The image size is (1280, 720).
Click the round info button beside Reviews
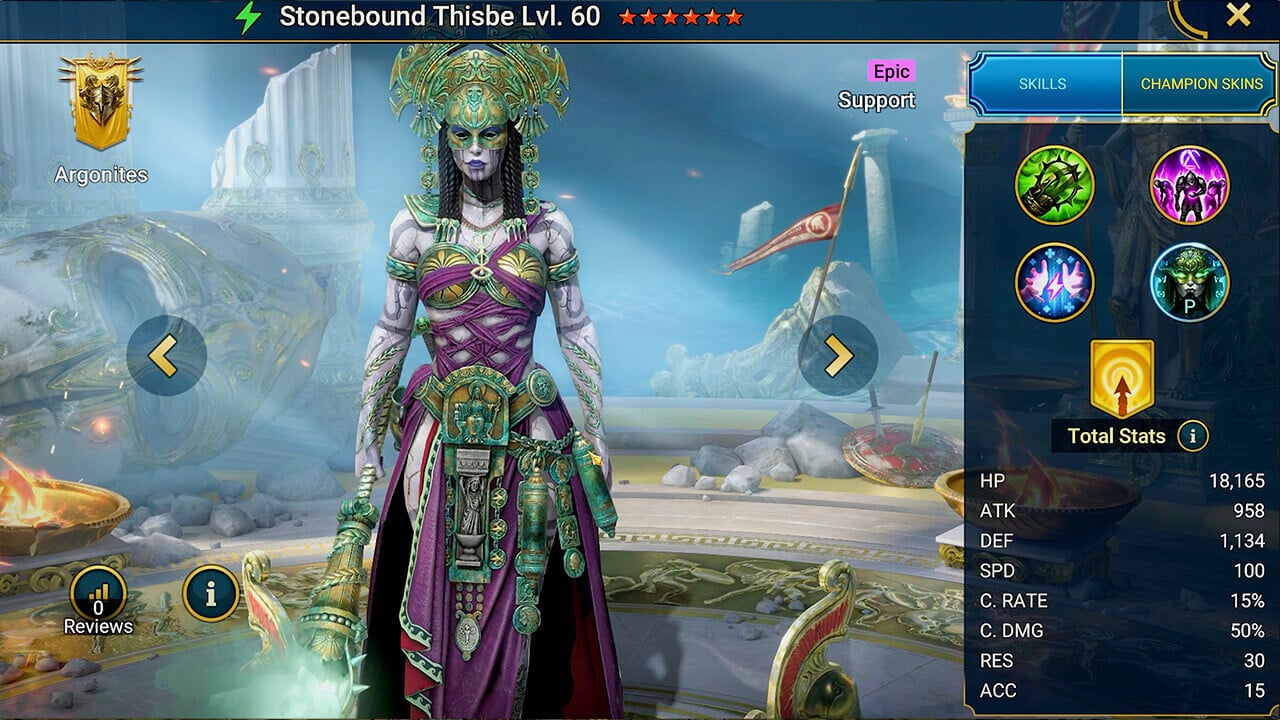tap(210, 594)
